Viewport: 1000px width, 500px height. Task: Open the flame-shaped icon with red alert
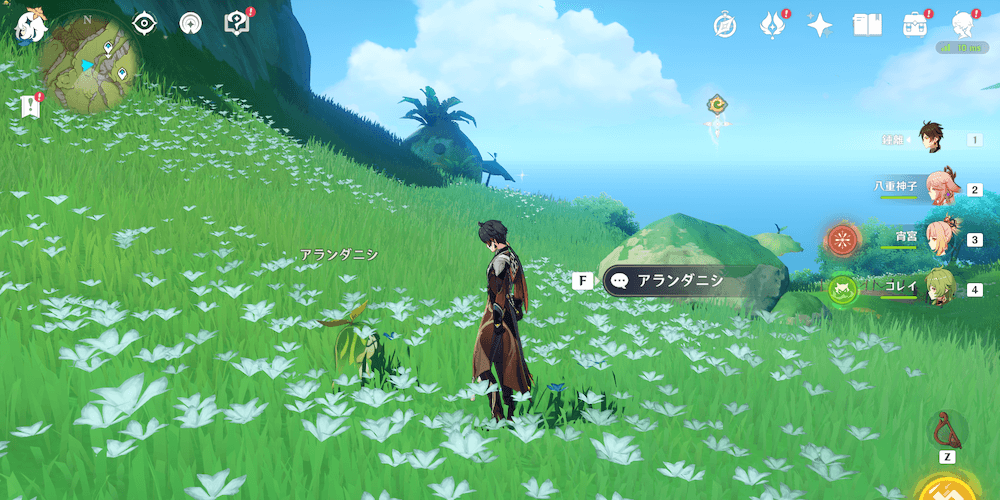coord(772,25)
